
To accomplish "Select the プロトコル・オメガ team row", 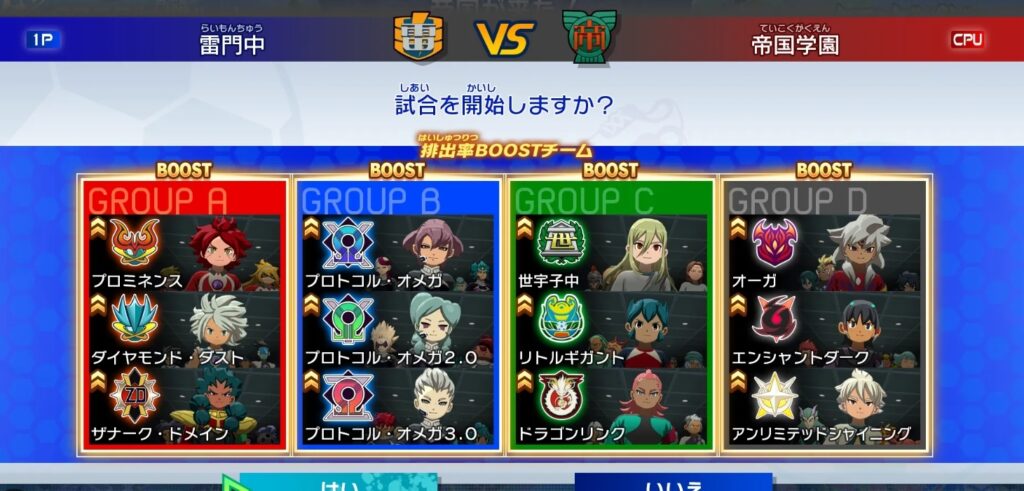I will pos(398,255).
